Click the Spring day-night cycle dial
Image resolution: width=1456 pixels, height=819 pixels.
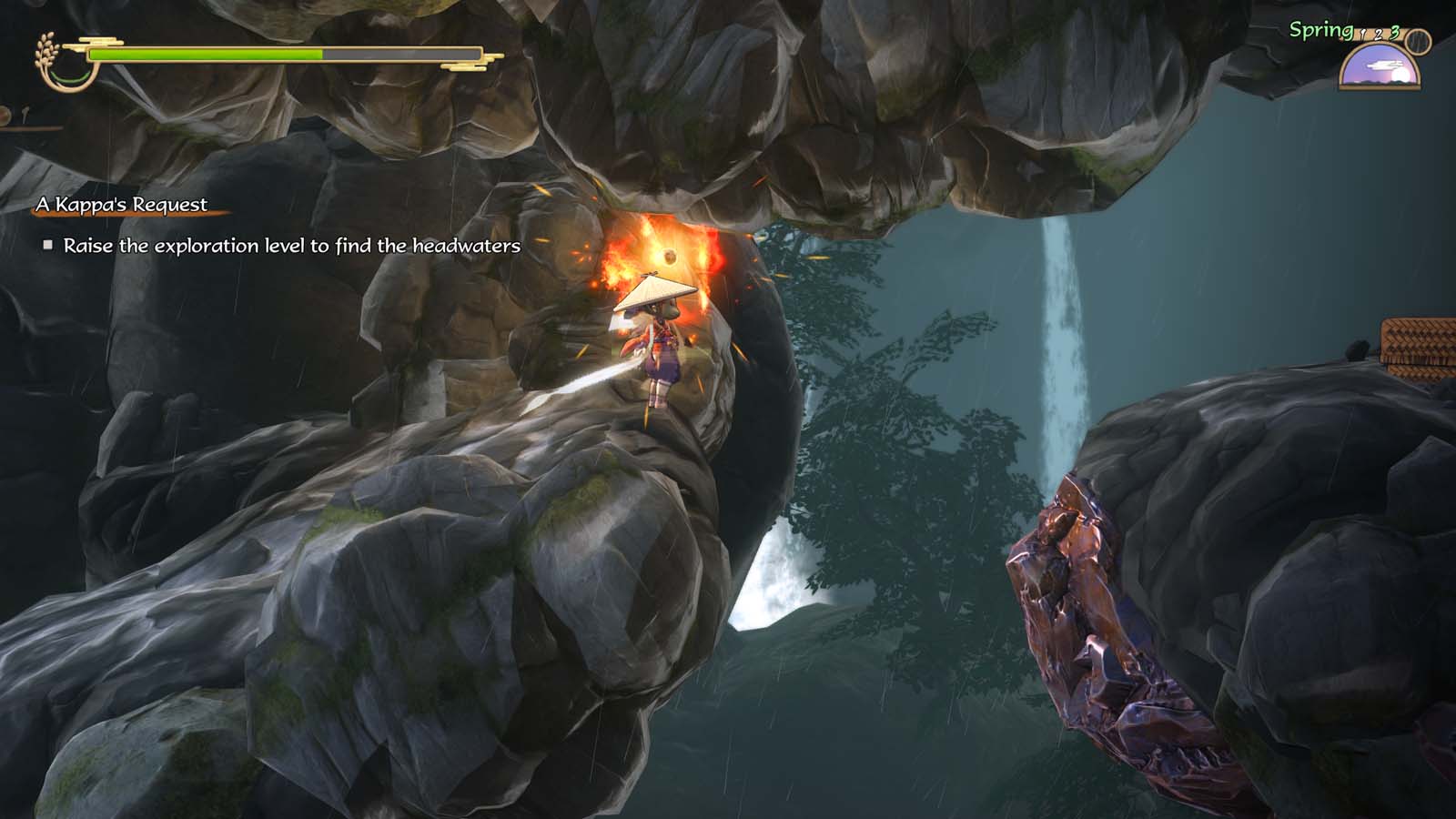(x=1380, y=66)
